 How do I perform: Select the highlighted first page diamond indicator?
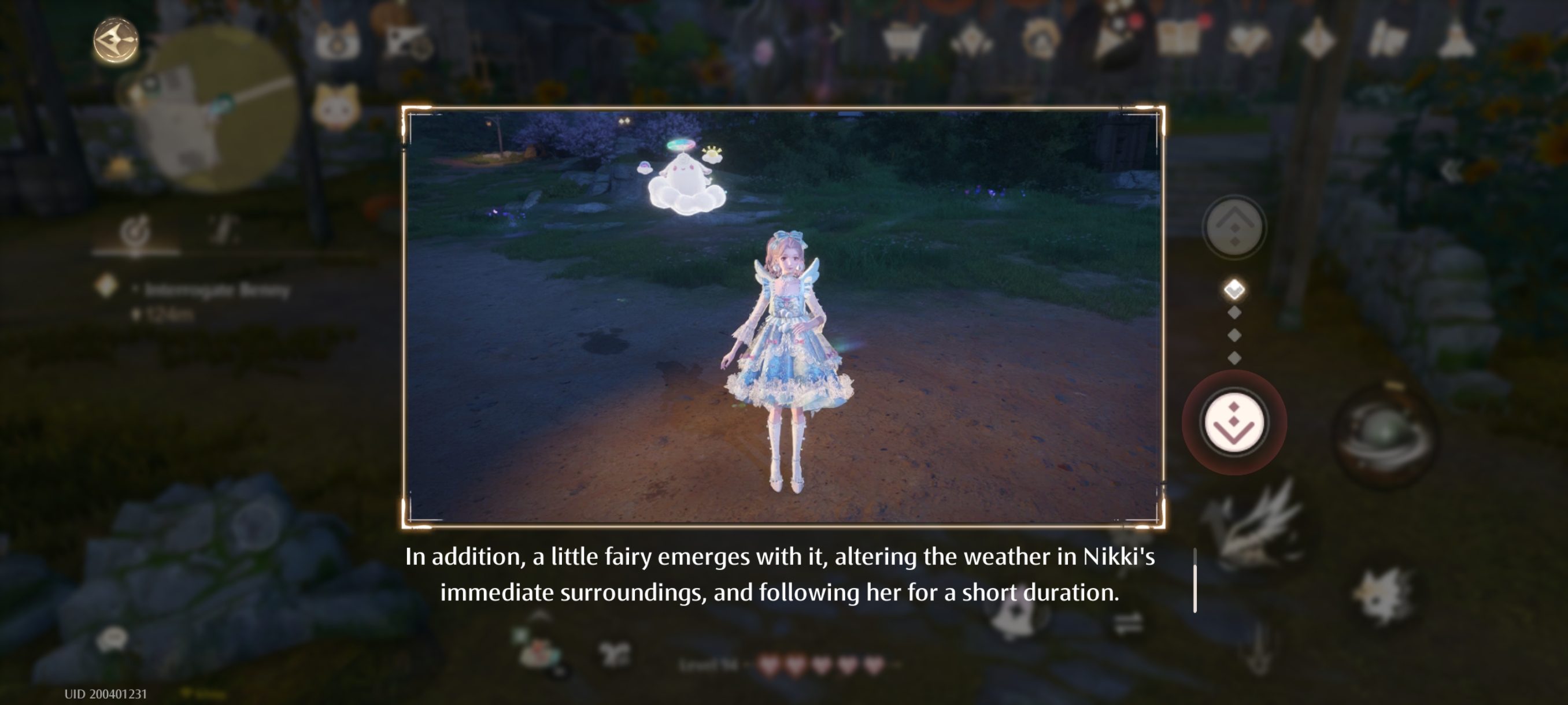[x=1234, y=290]
